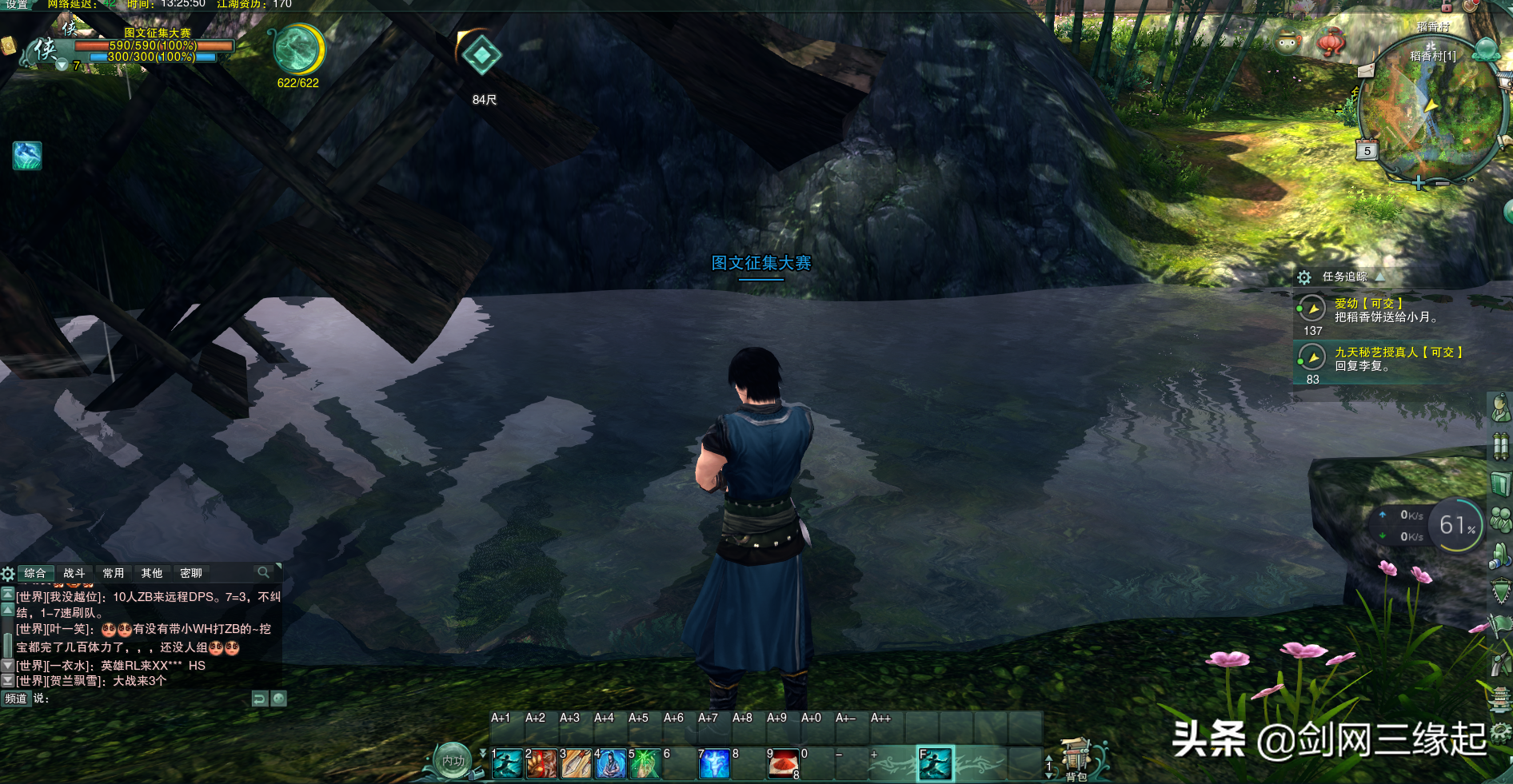Click the red lantern event icon
This screenshot has height=784, width=1513.
1331,41
